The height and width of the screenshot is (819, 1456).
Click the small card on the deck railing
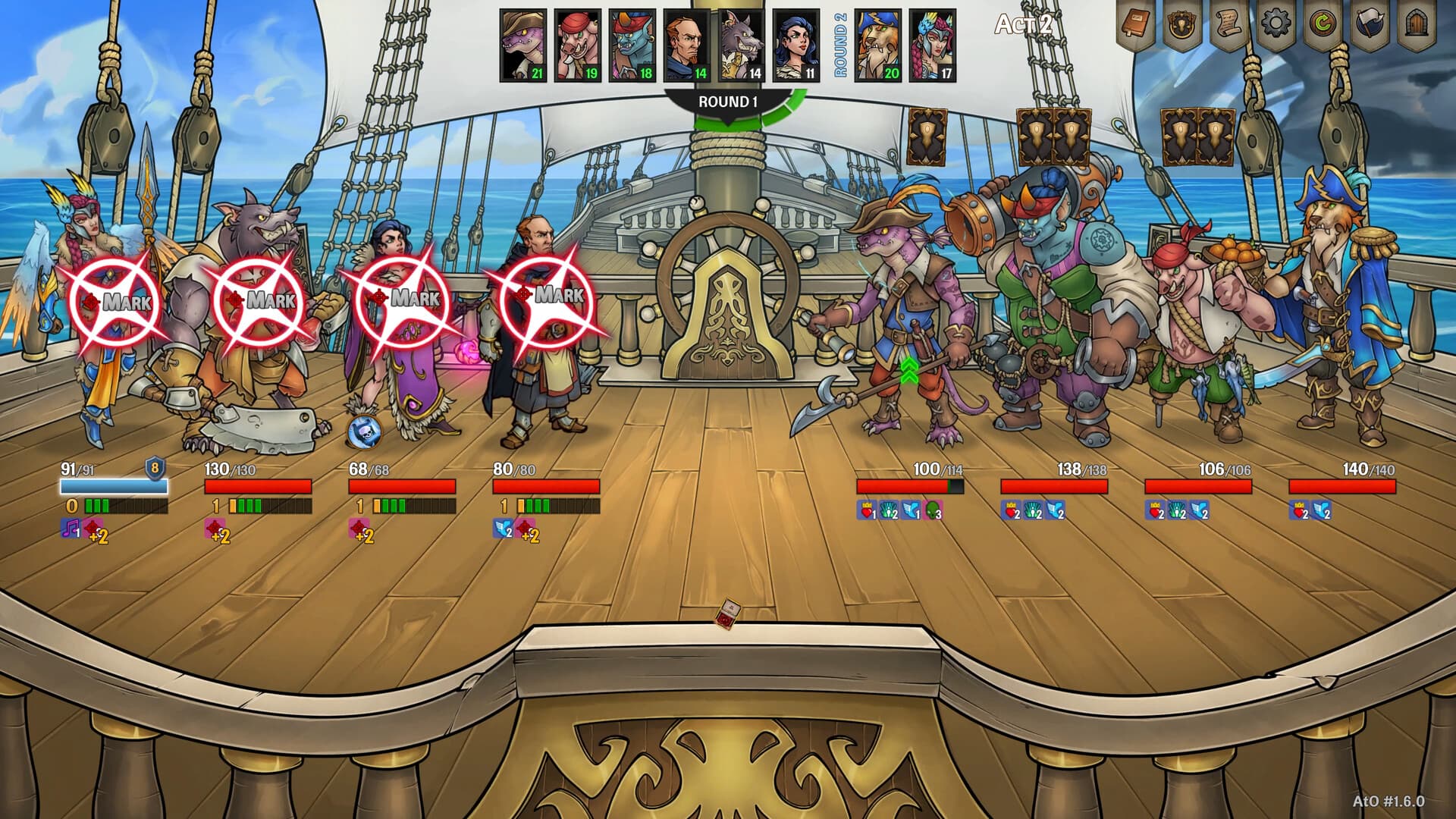point(730,613)
